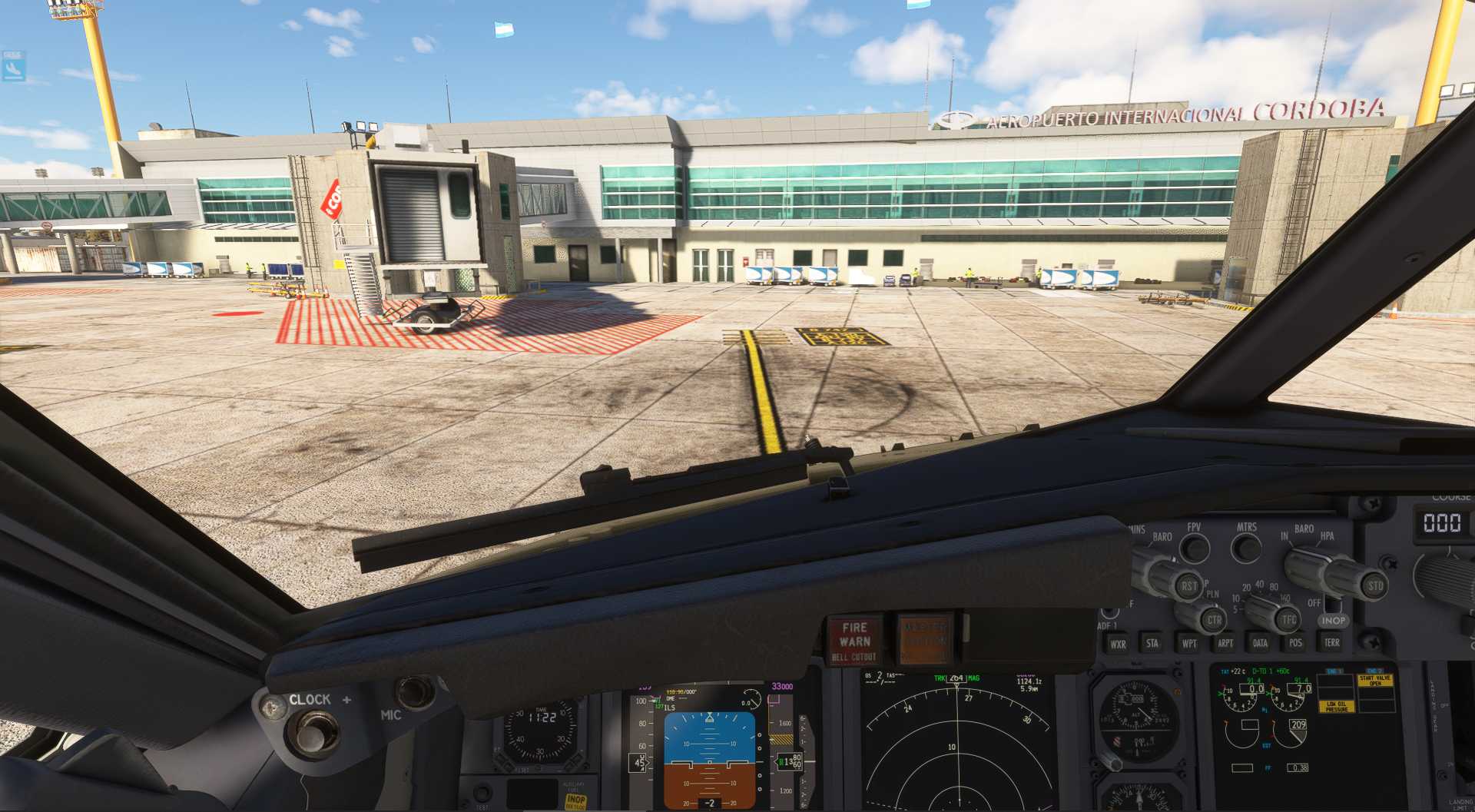Reset the MASTER CAUTION light
The width and height of the screenshot is (1475, 812).
[924, 638]
